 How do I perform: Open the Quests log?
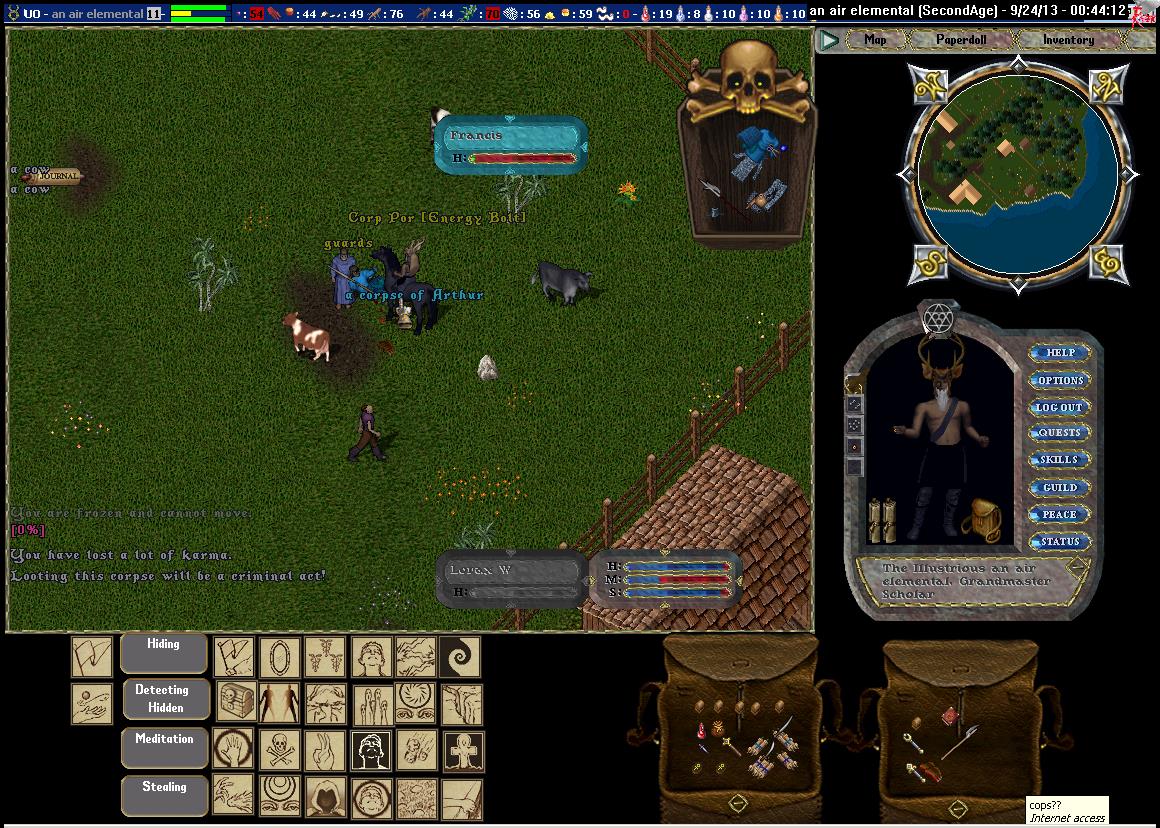1060,433
